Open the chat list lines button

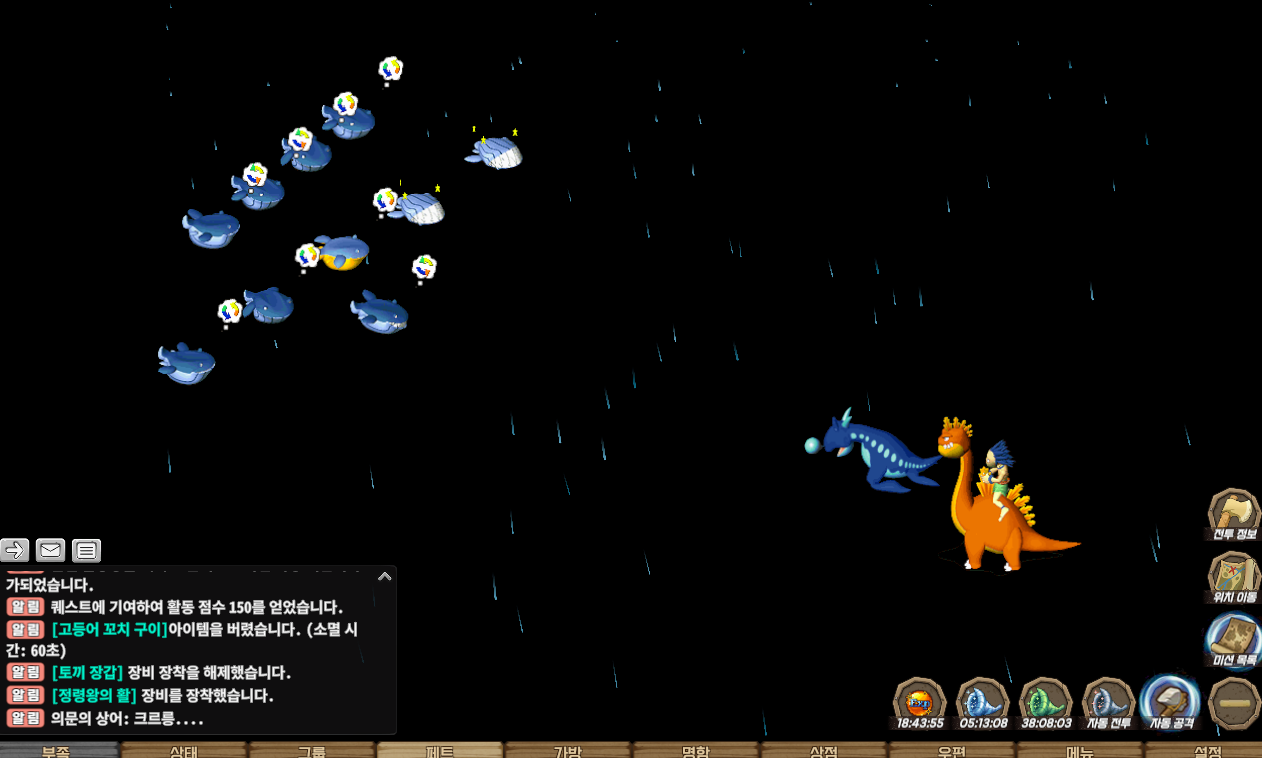coord(86,549)
